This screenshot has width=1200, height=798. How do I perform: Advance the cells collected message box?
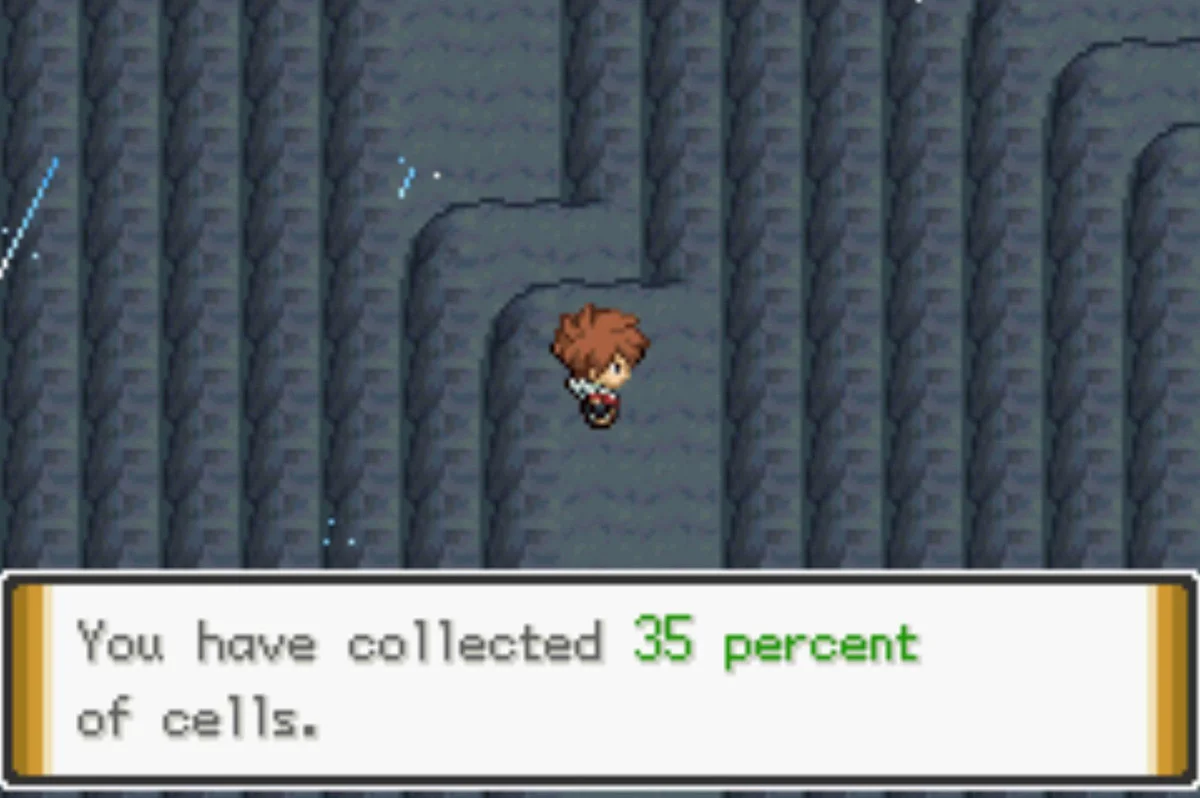point(598,677)
